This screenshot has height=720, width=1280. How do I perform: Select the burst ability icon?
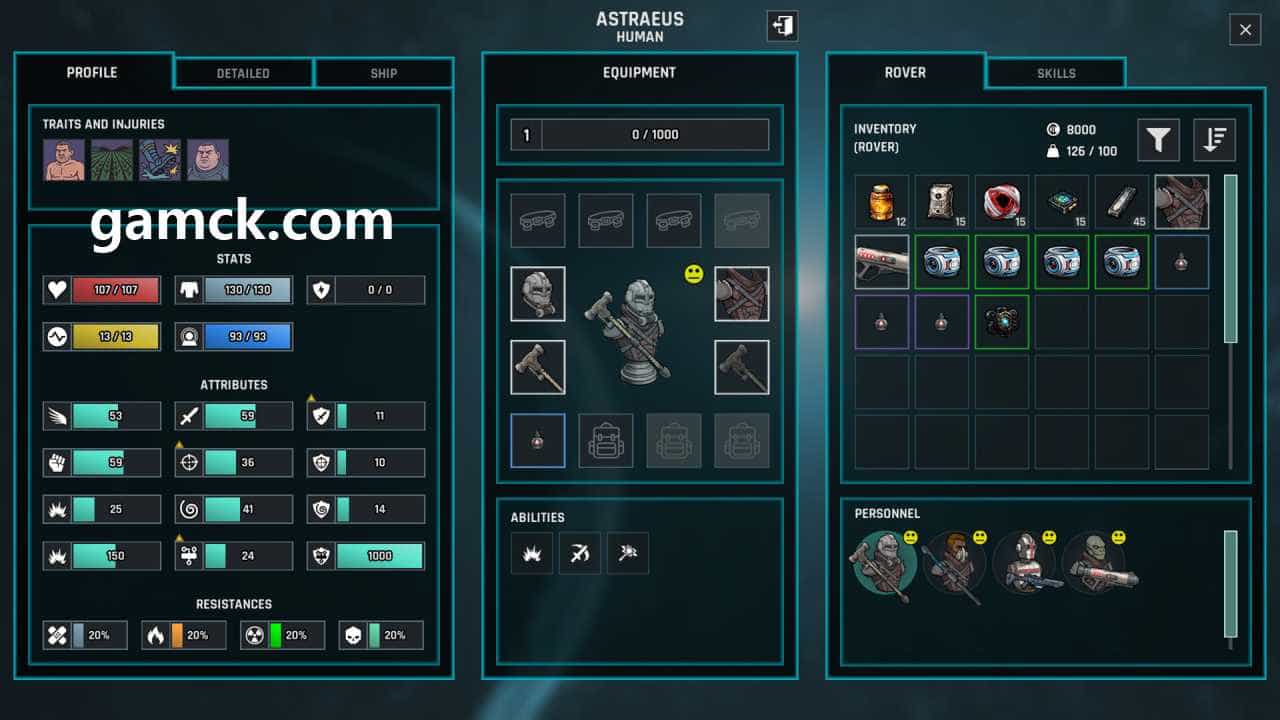coord(532,553)
